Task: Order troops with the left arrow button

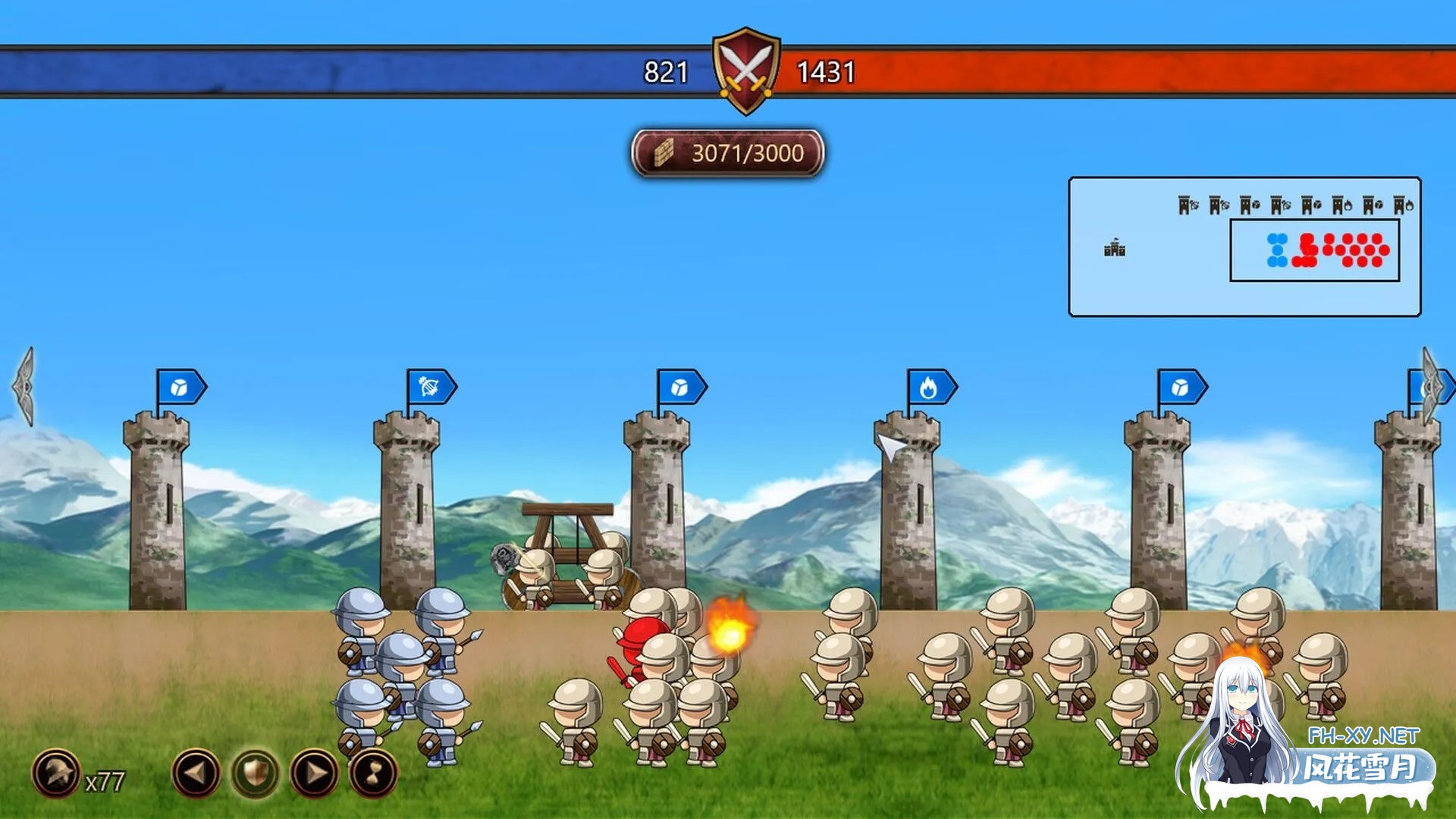Action: click(196, 773)
